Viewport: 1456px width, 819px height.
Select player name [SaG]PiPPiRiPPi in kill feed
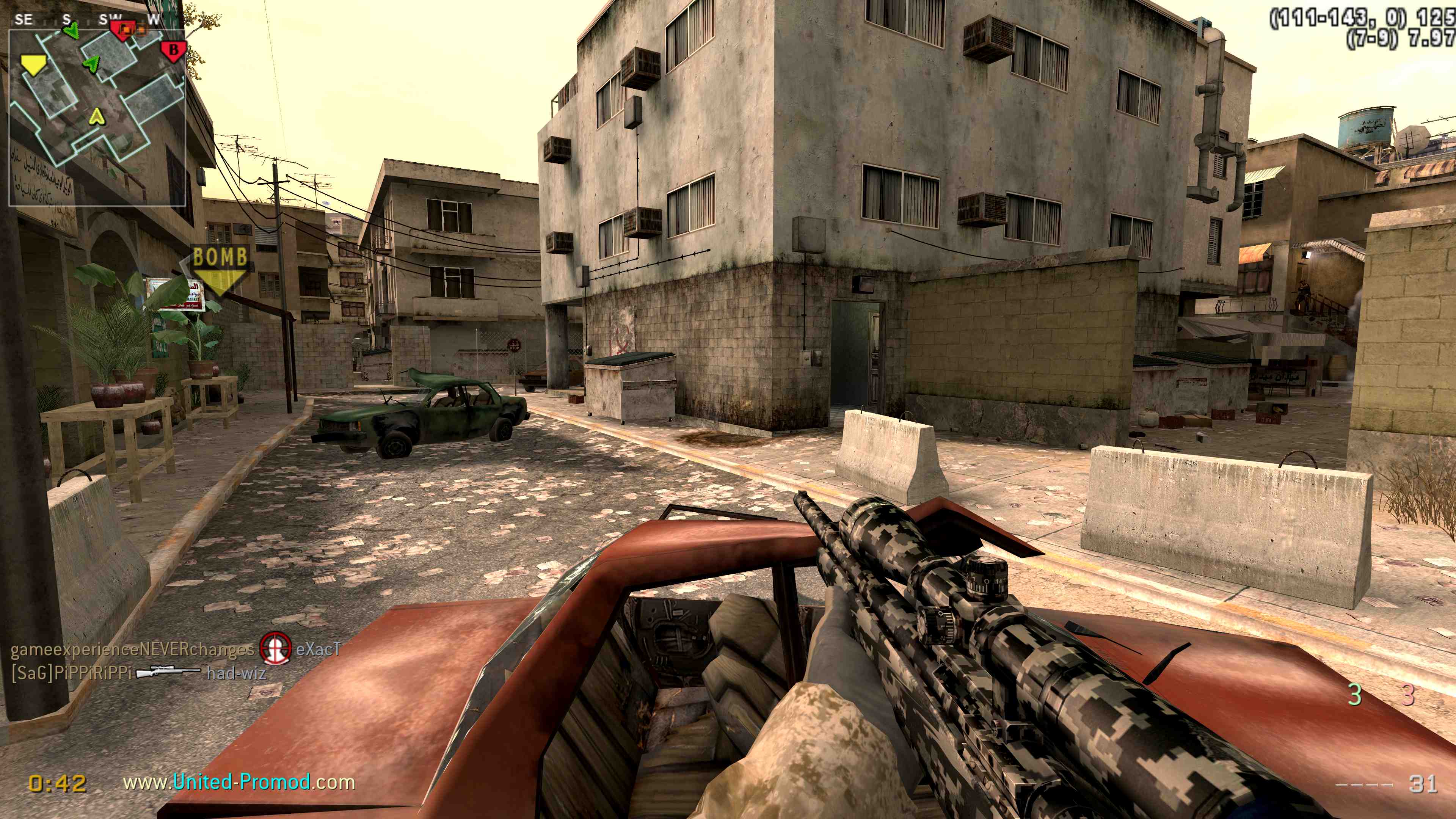click(x=71, y=673)
